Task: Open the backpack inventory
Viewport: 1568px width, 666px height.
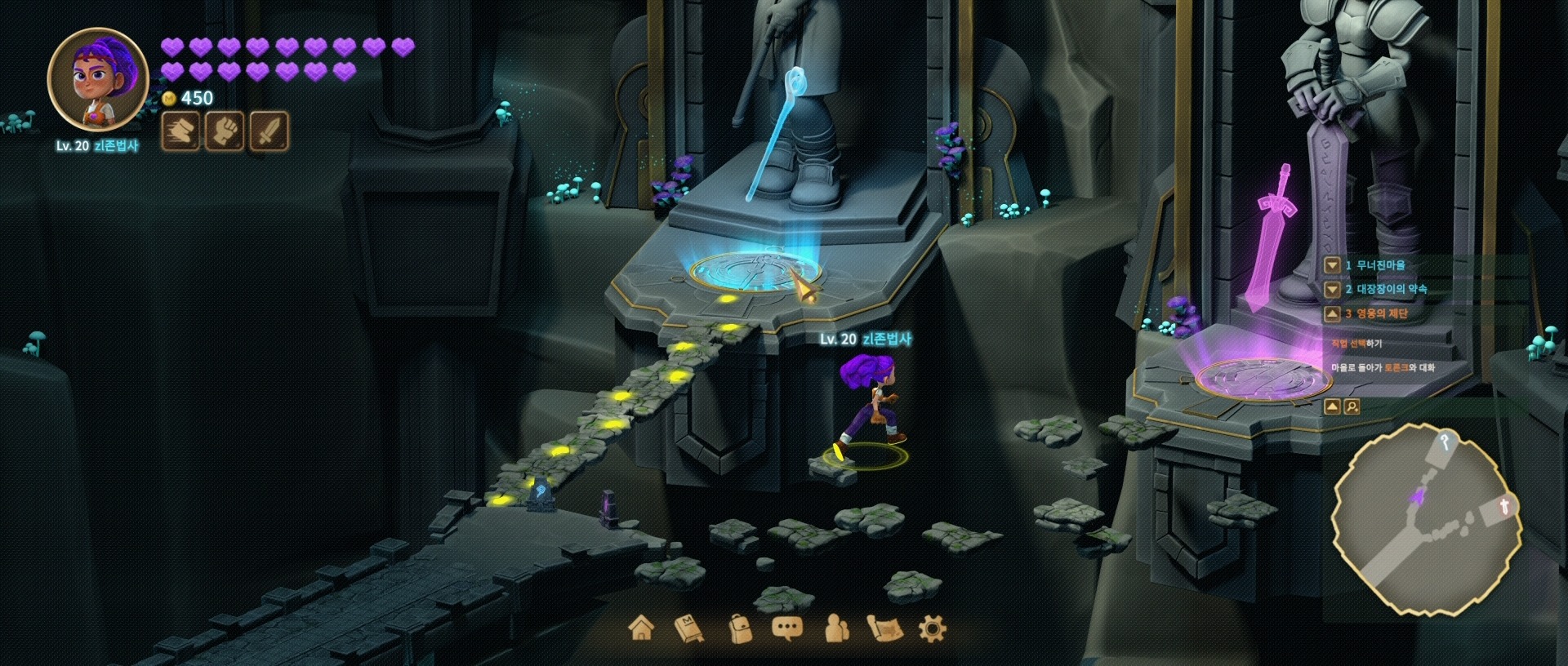Action: (x=739, y=628)
